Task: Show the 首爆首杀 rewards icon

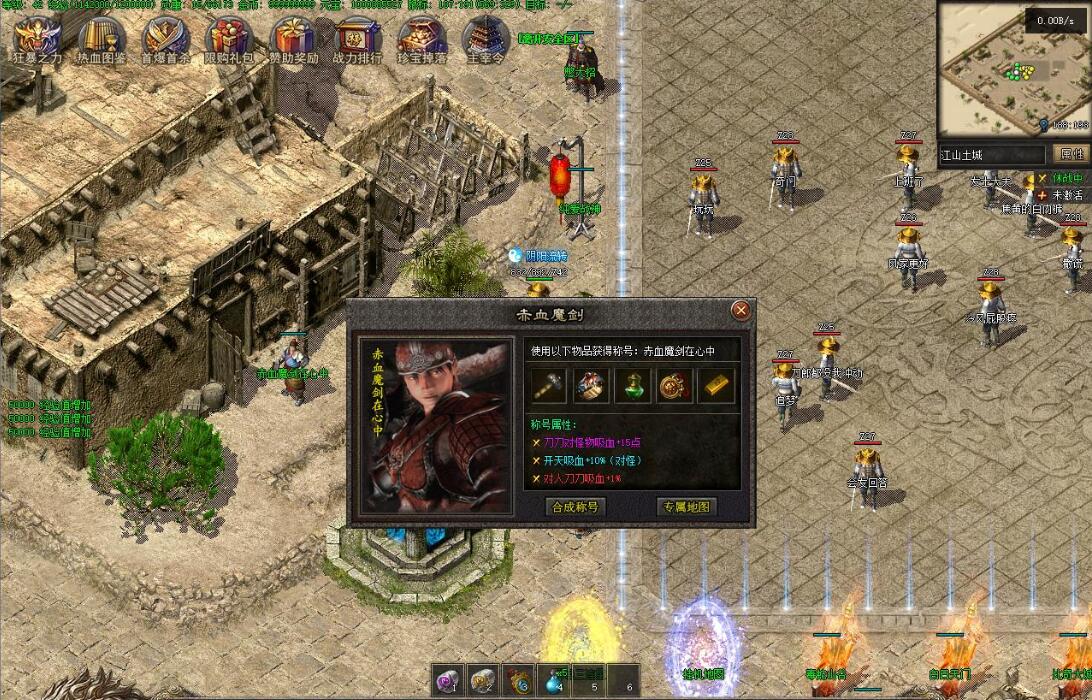Action: 165,36
